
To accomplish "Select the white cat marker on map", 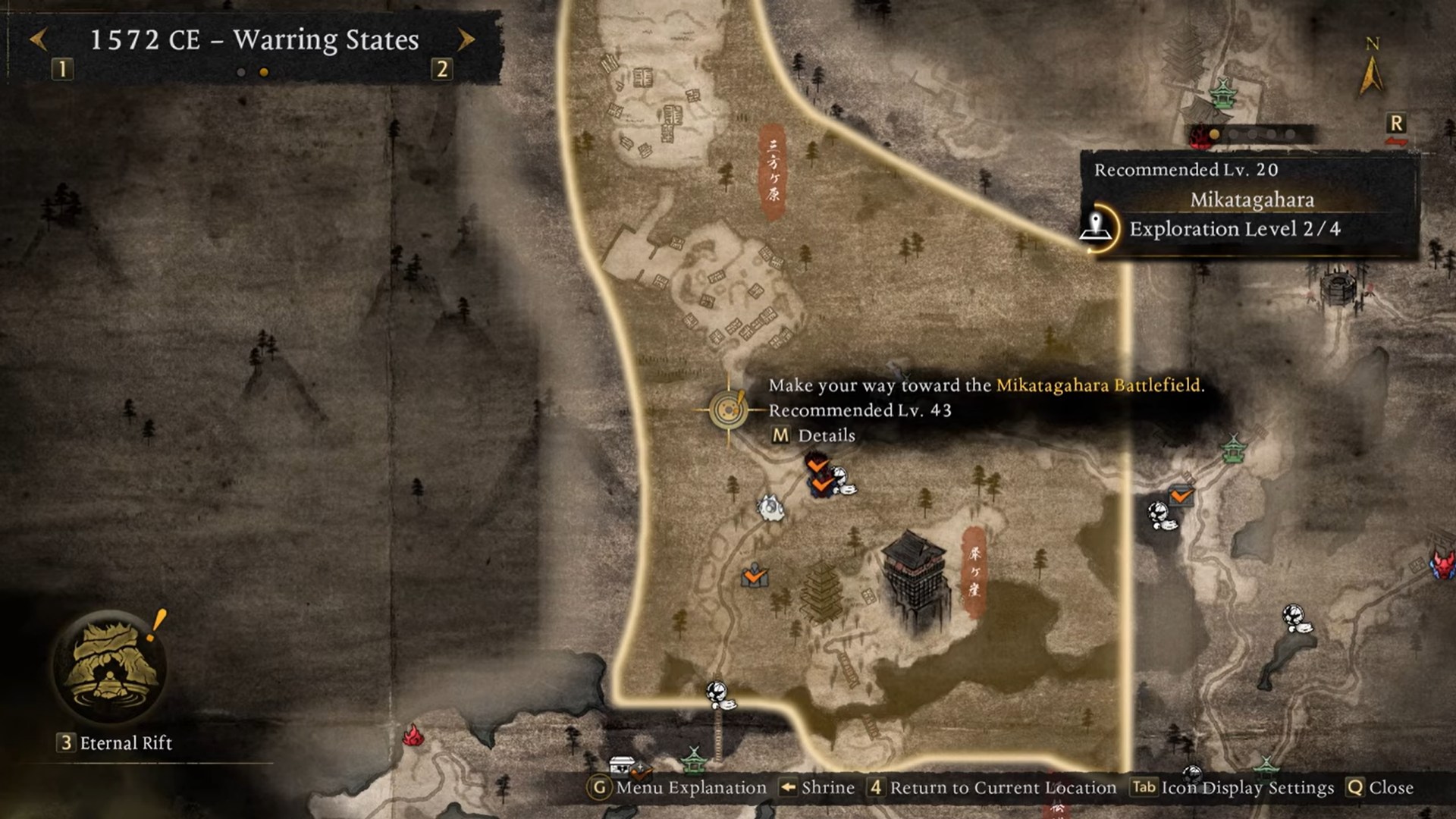I will tap(770, 507).
